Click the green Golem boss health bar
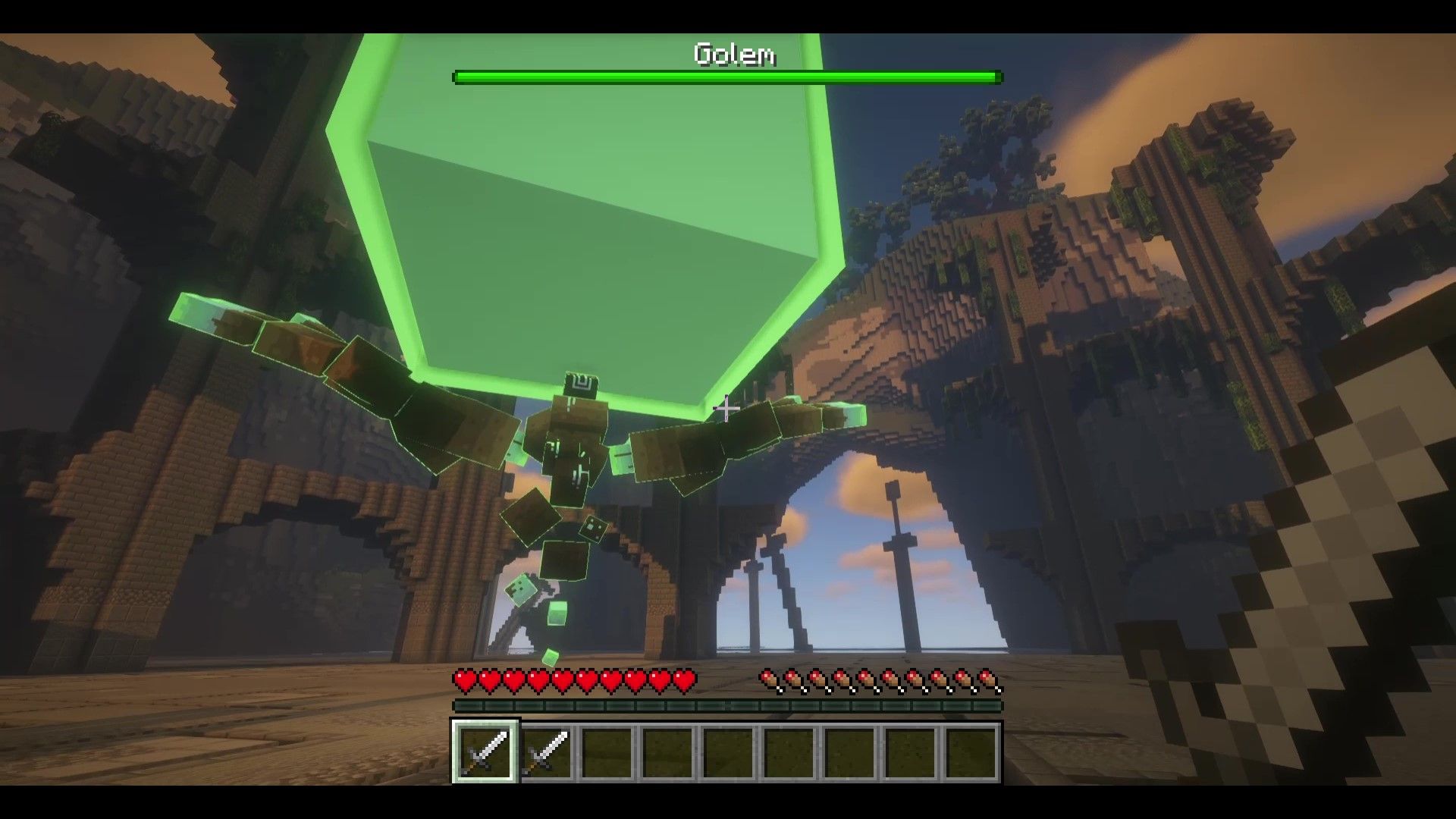 [x=726, y=76]
